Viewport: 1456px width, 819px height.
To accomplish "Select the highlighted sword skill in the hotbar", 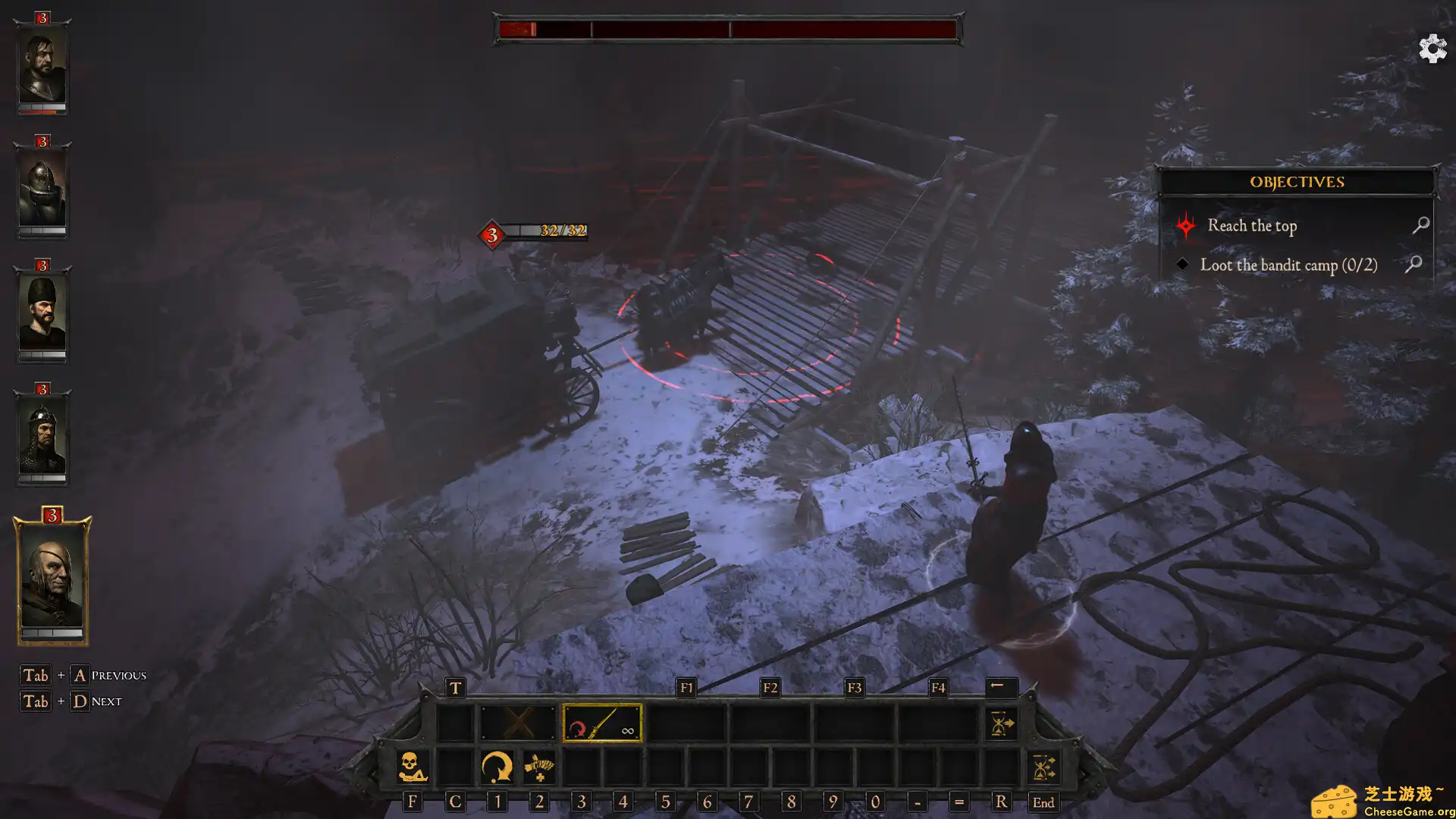I will [601, 726].
